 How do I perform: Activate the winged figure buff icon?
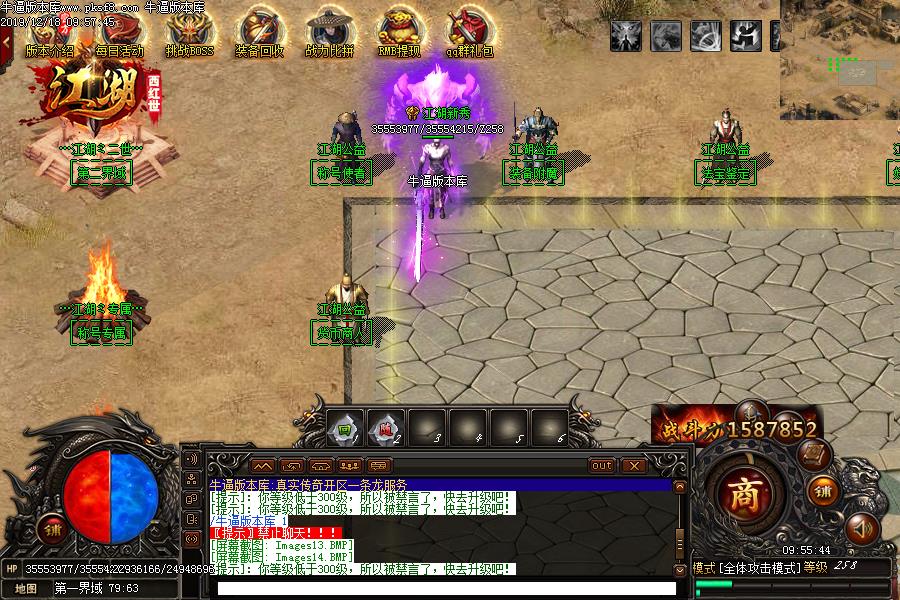626,36
